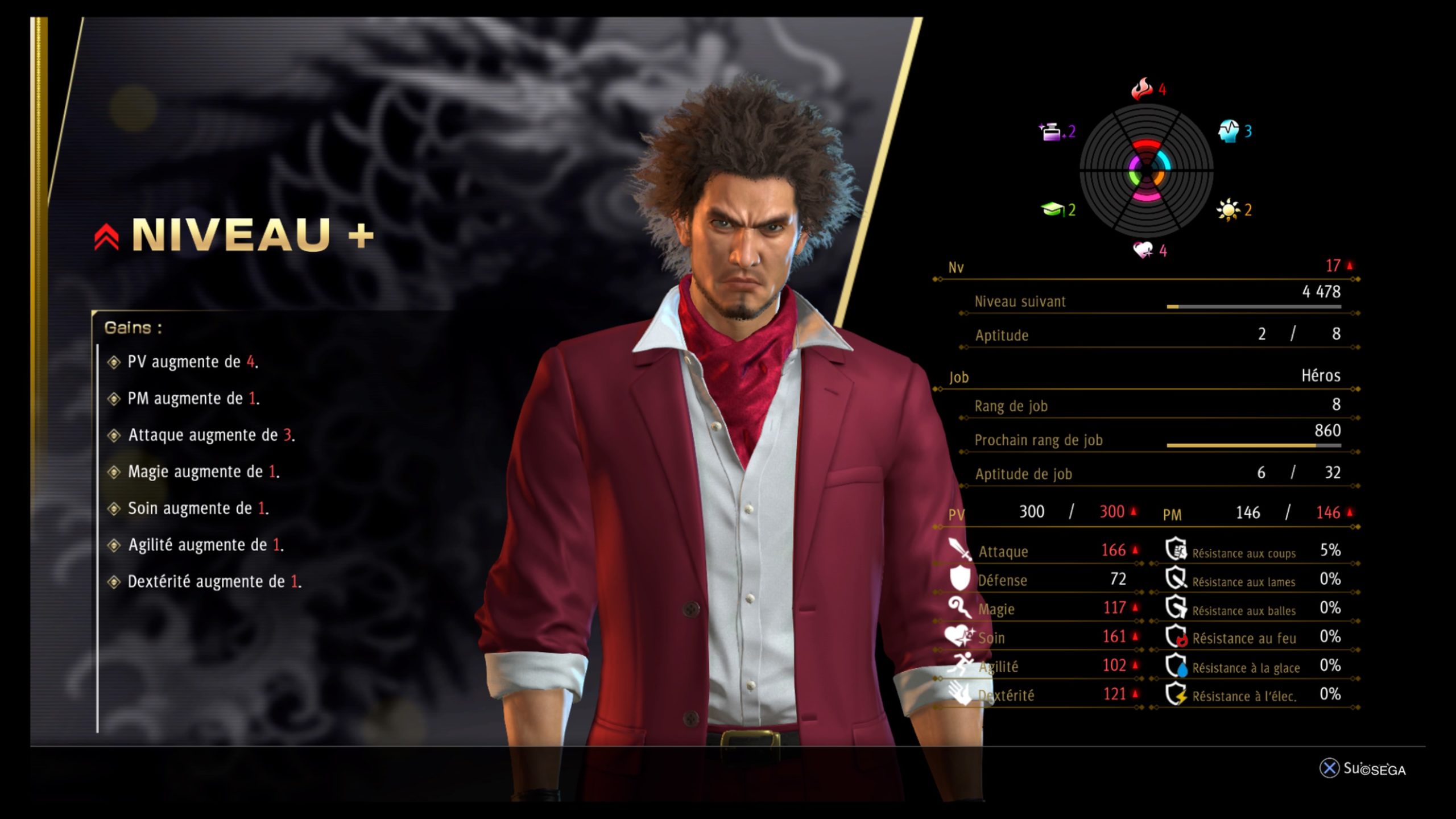This screenshot has width=1456, height=819.
Task: Select the purple perfume bottle Style icon
Action: pos(1050,132)
